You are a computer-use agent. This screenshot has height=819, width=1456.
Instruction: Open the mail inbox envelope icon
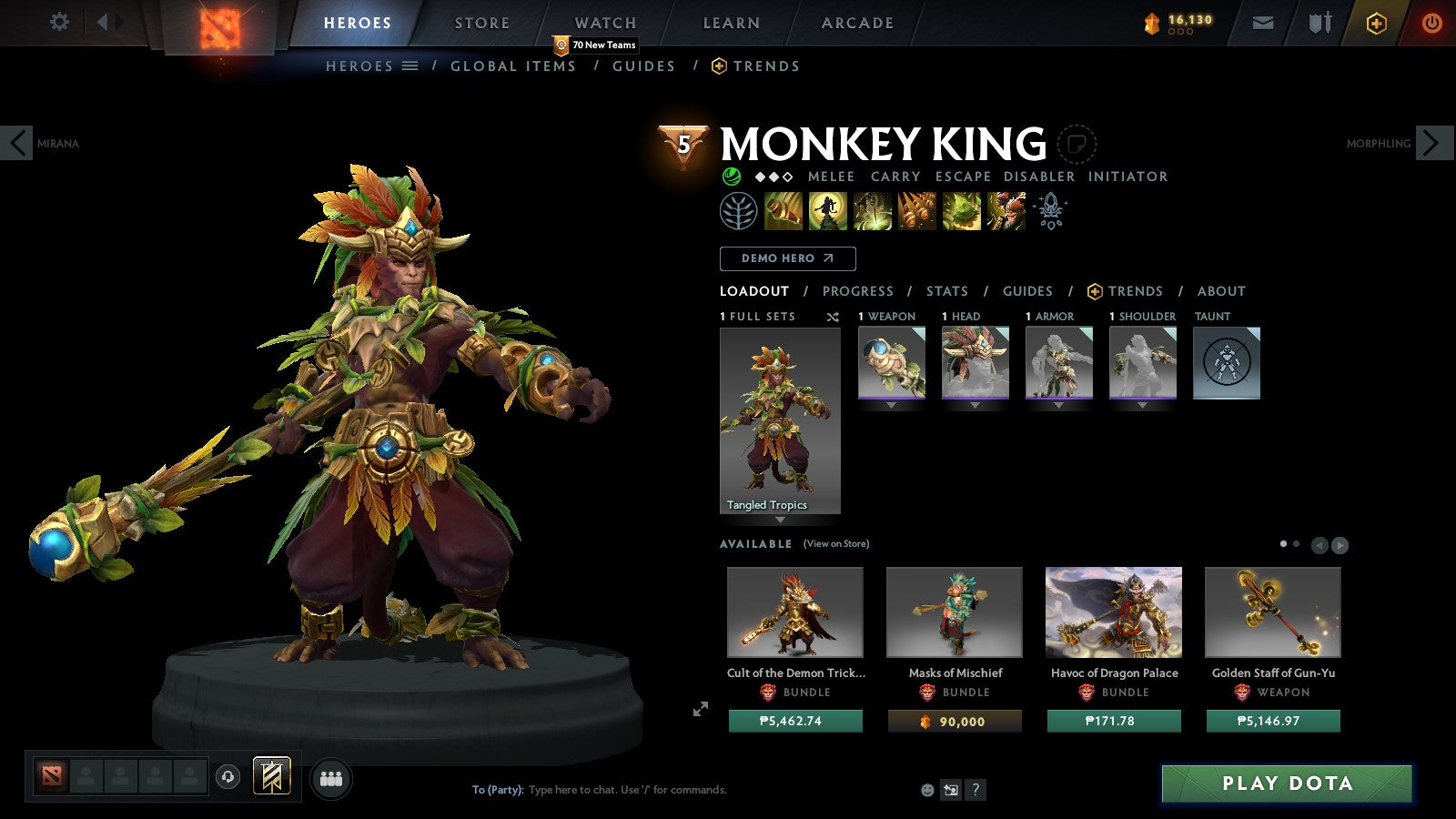coord(1263,23)
